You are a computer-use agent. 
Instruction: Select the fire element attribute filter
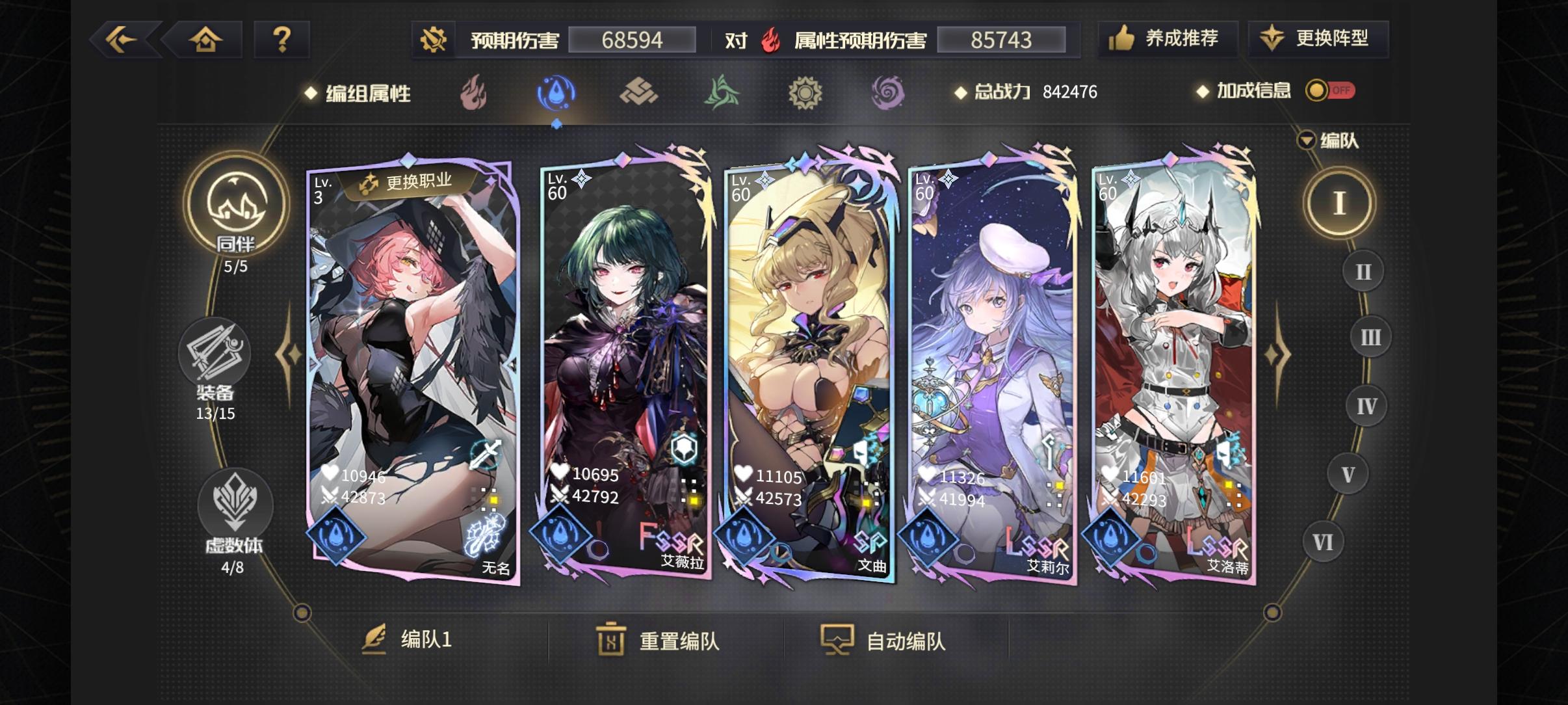point(474,93)
